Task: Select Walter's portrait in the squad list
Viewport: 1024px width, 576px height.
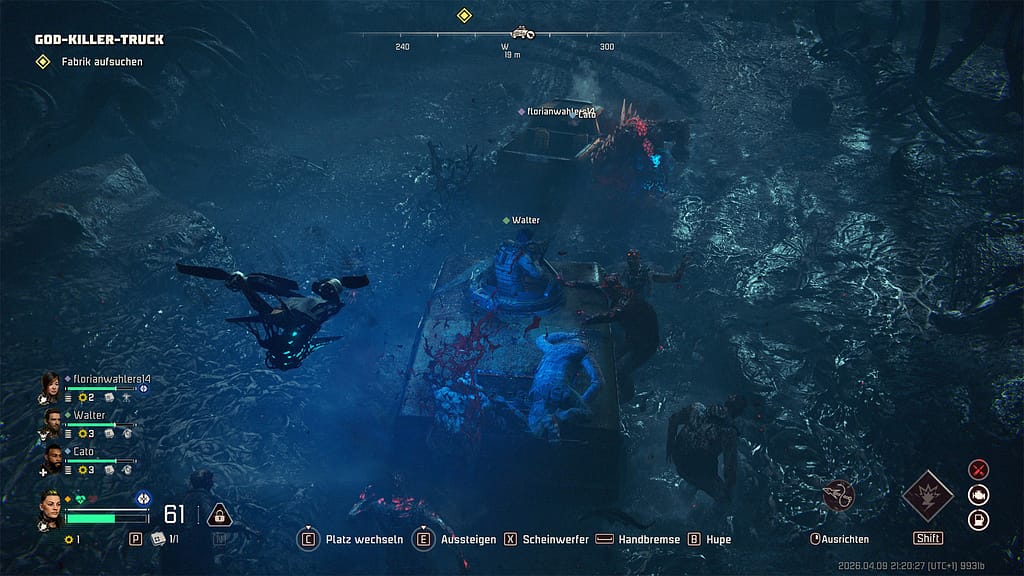Action: click(x=52, y=420)
